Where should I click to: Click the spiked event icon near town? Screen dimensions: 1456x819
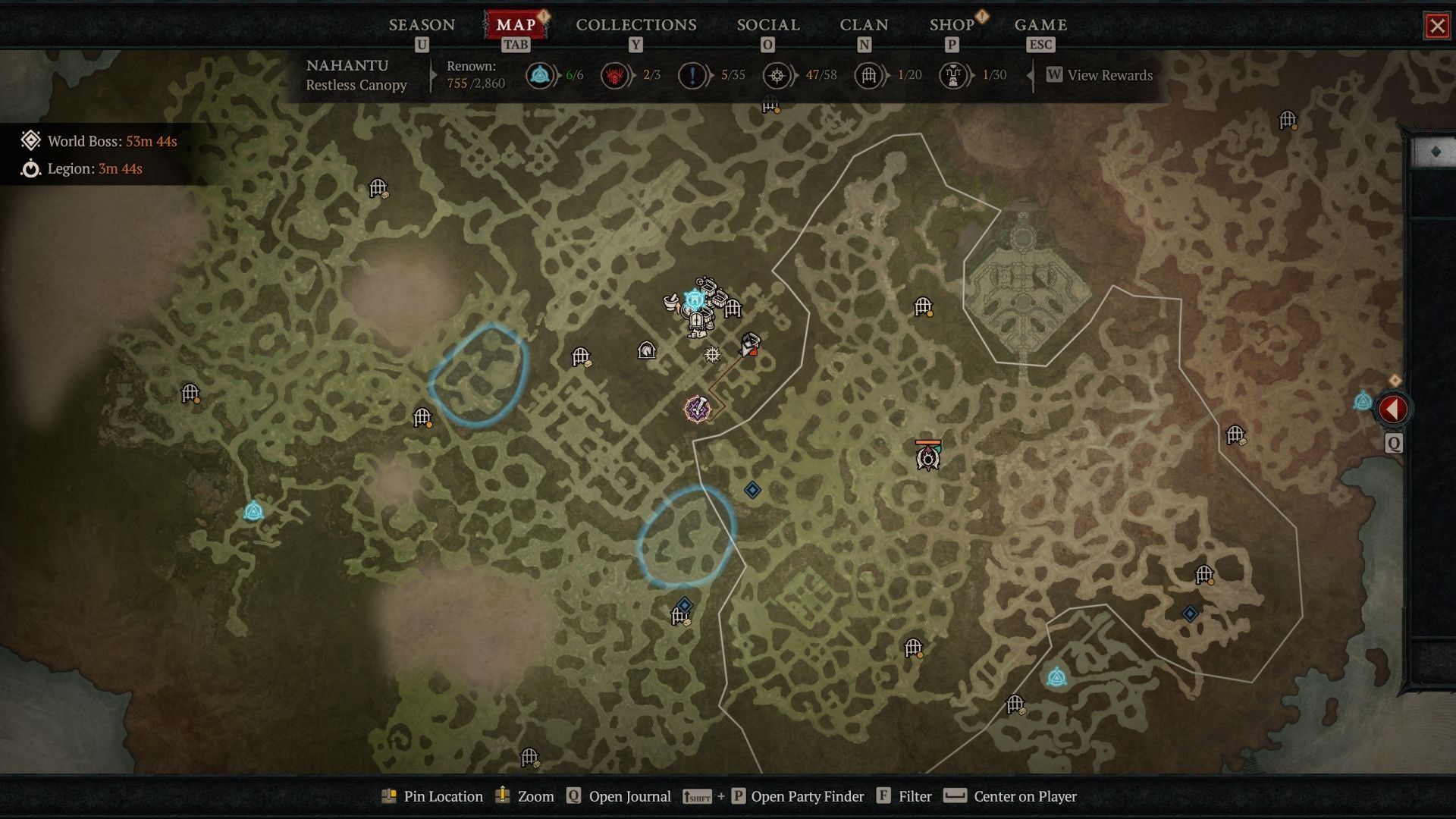711,354
